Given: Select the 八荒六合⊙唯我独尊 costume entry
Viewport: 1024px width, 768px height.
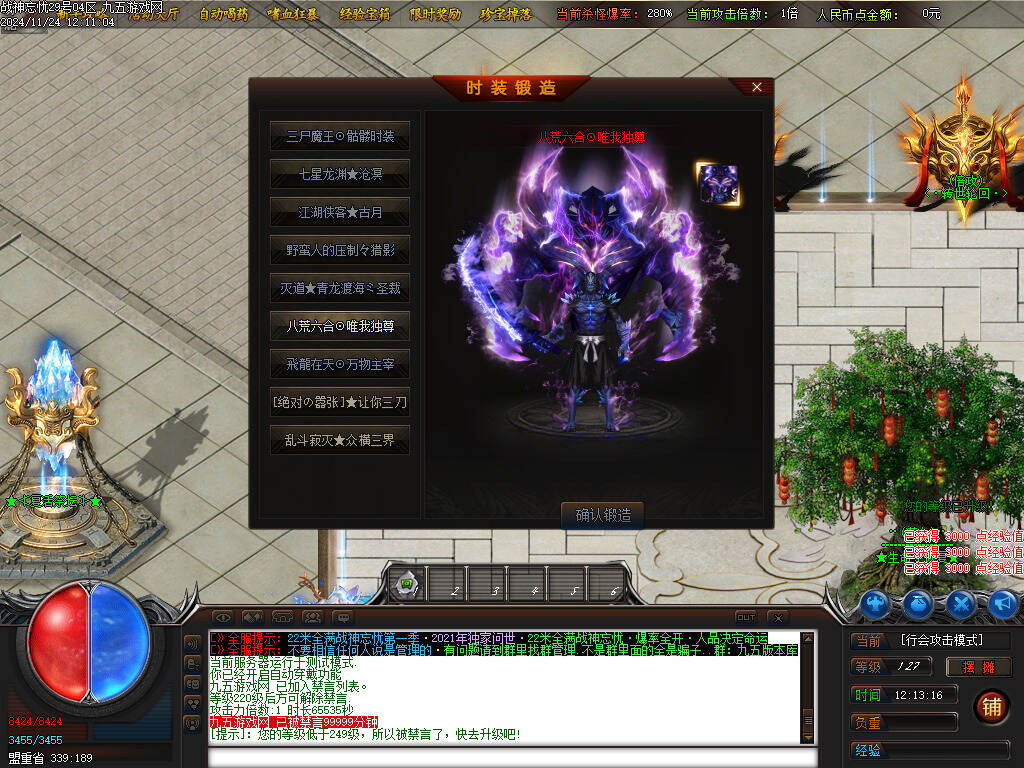Looking at the screenshot, I should pos(340,326).
